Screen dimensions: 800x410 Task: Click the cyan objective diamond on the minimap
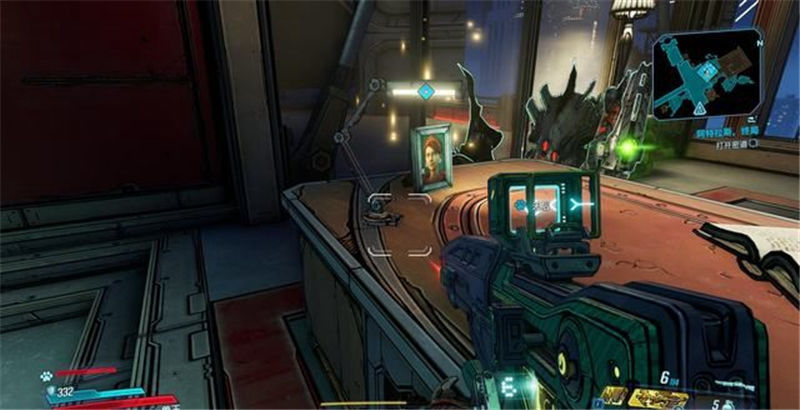pos(708,72)
